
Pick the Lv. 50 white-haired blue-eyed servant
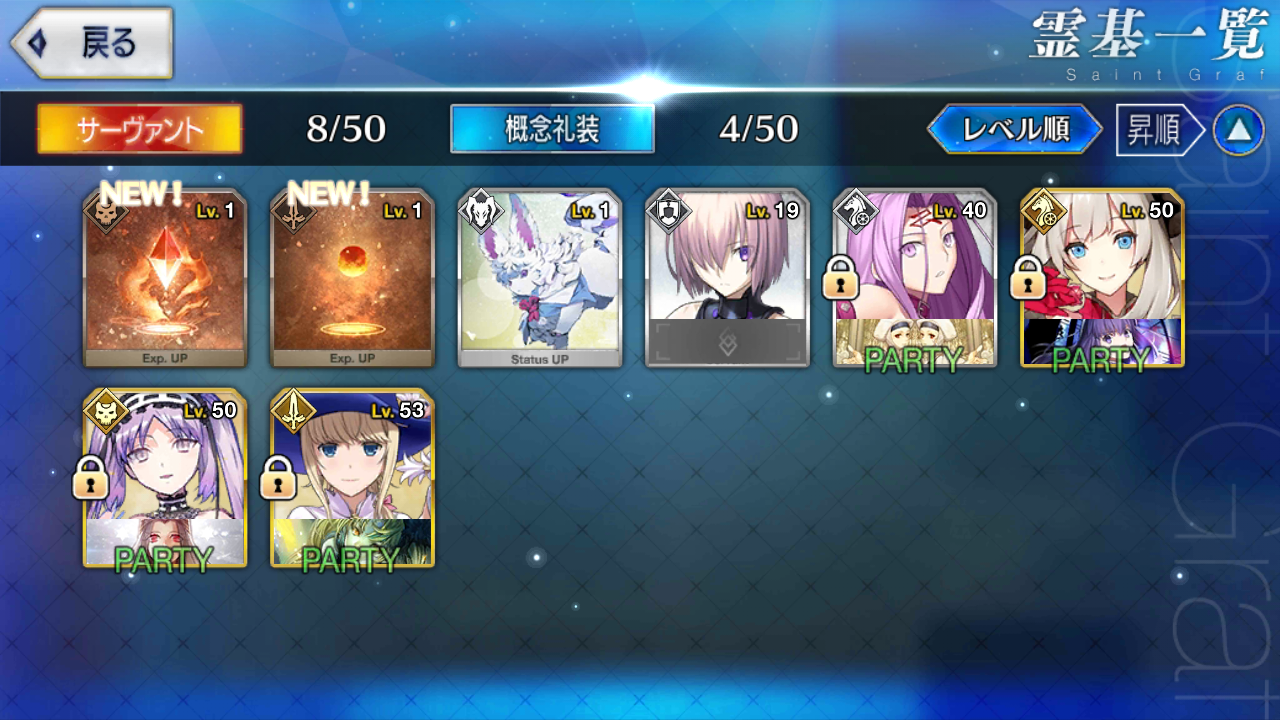click(x=1102, y=279)
